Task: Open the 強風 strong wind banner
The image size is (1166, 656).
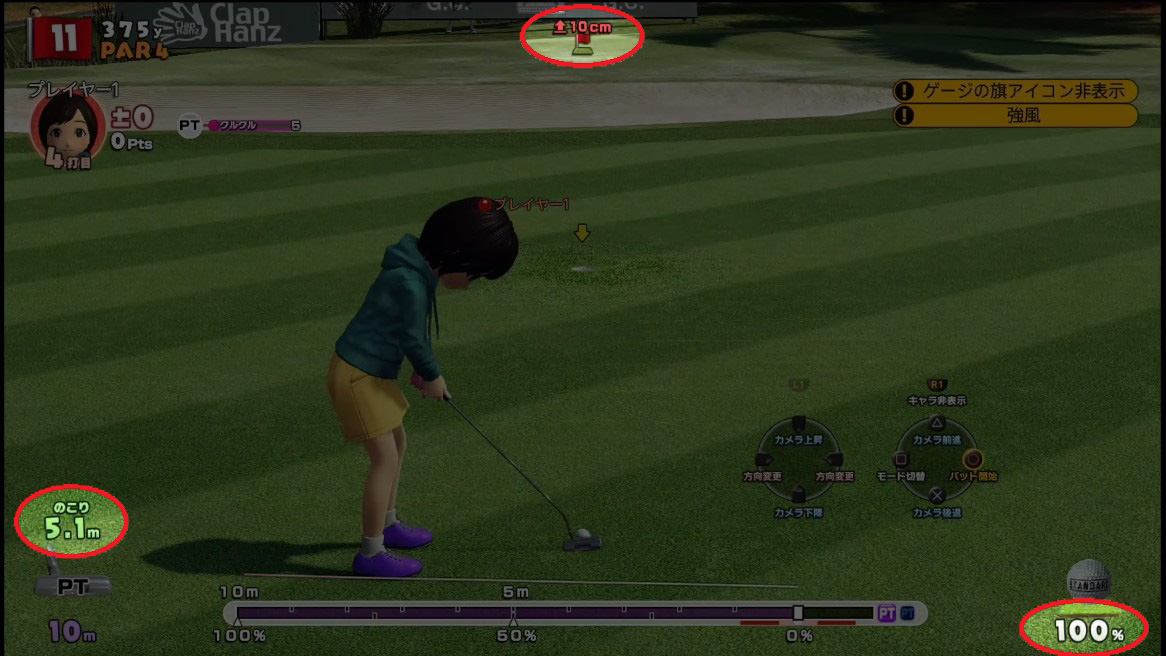Action: 1015,116
